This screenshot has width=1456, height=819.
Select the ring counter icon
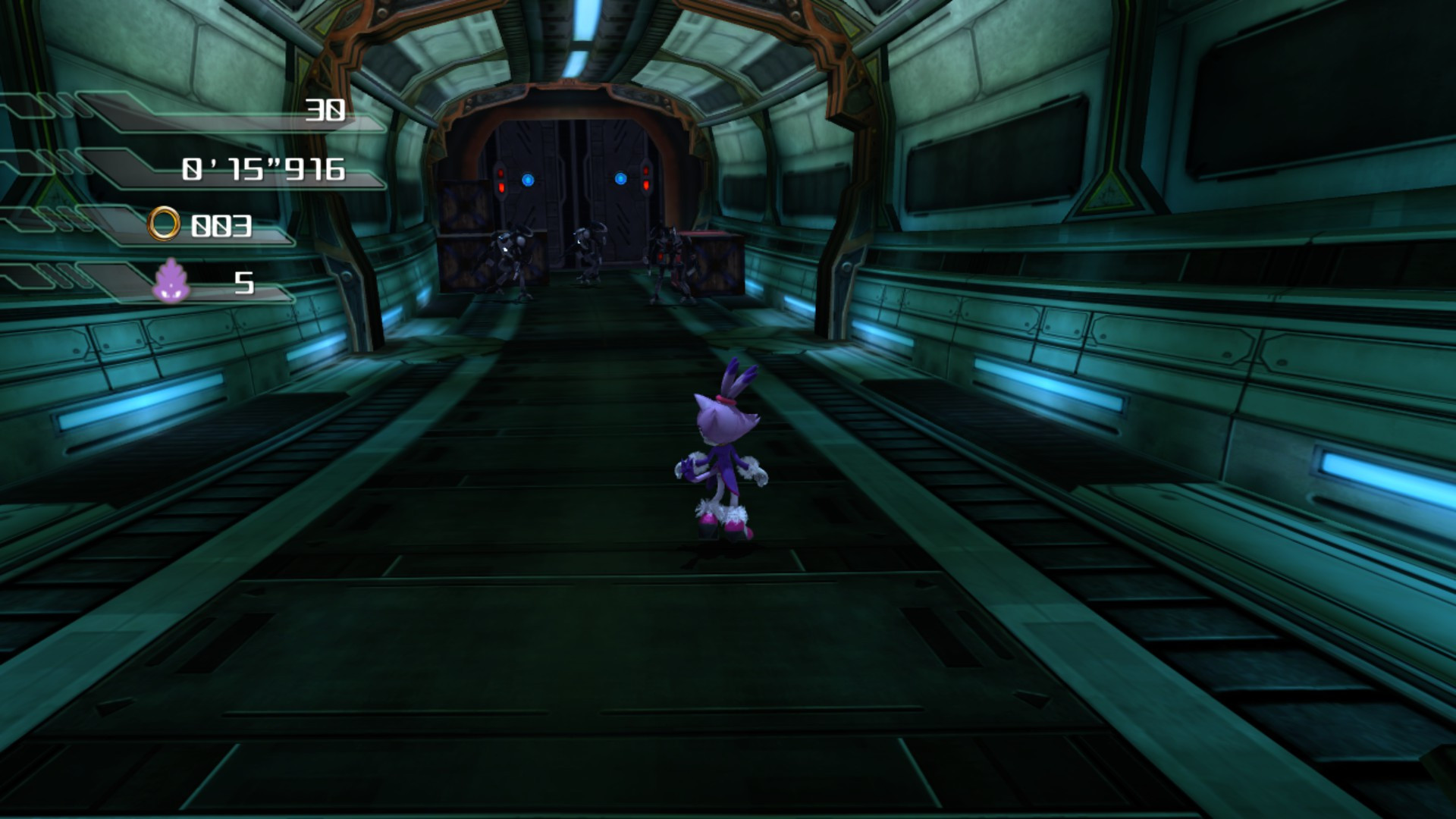coord(166,224)
